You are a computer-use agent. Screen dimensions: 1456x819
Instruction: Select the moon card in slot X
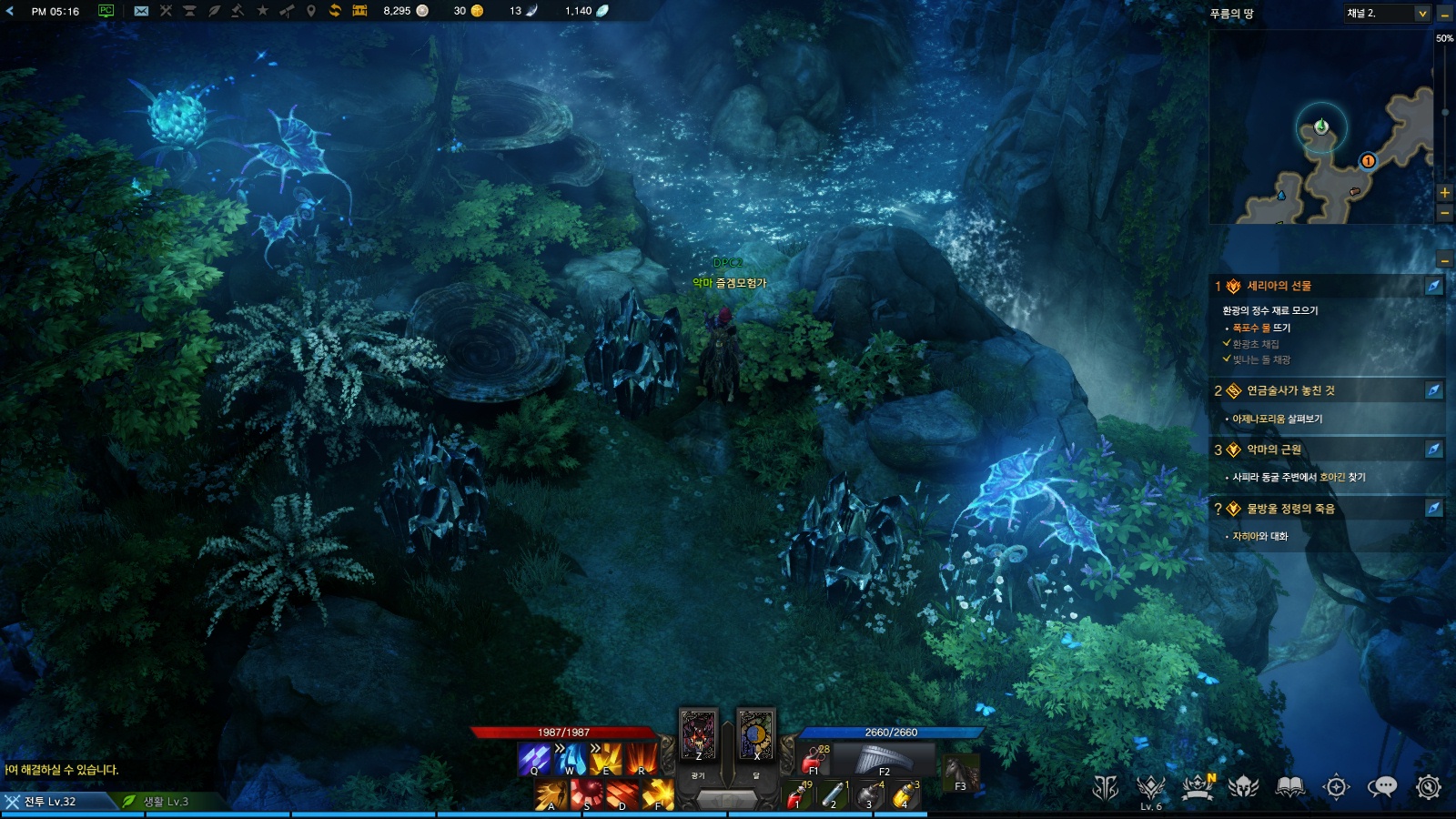point(755,734)
